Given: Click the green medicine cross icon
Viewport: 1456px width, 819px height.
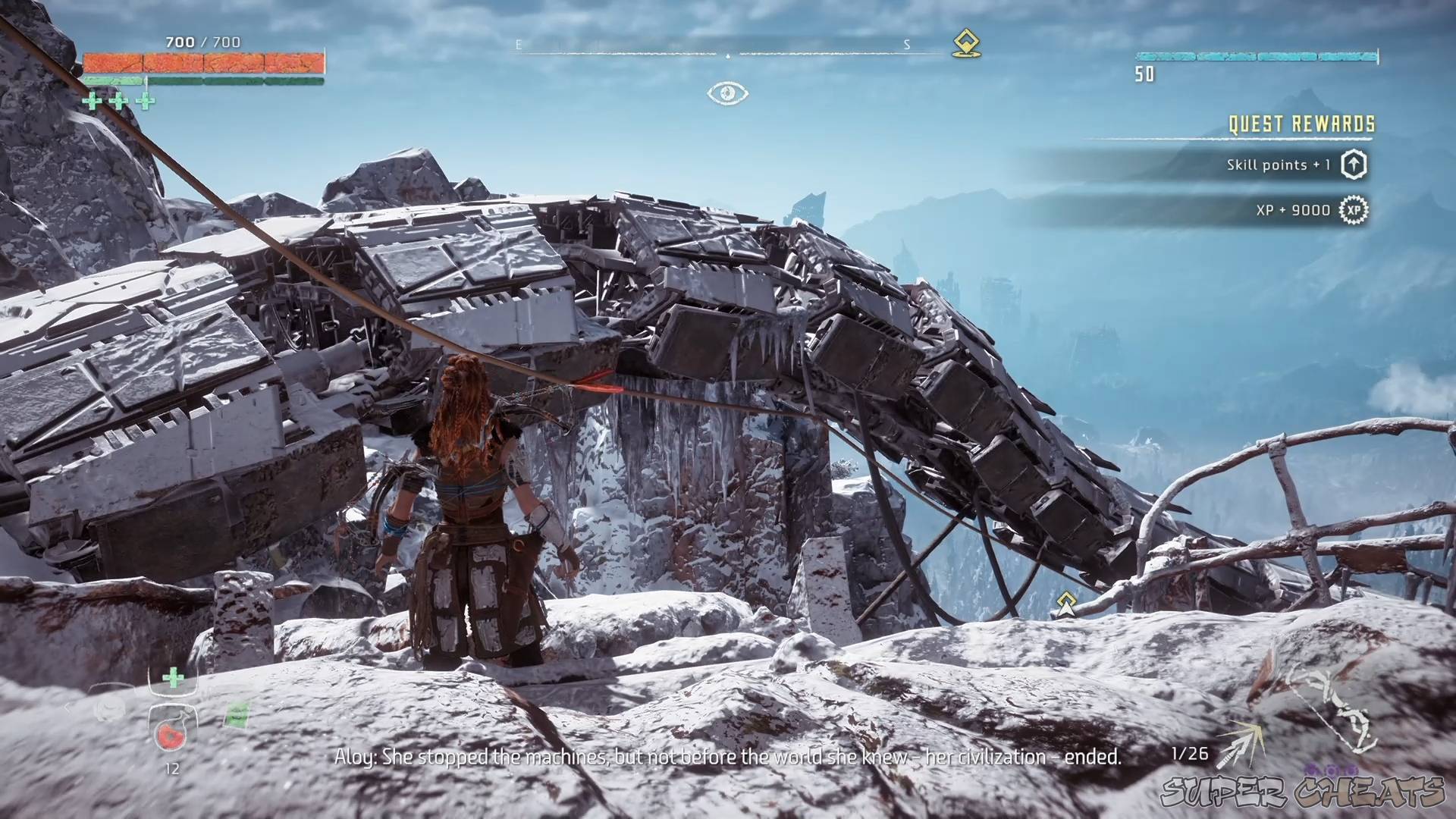Looking at the screenshot, I should 173,677.
